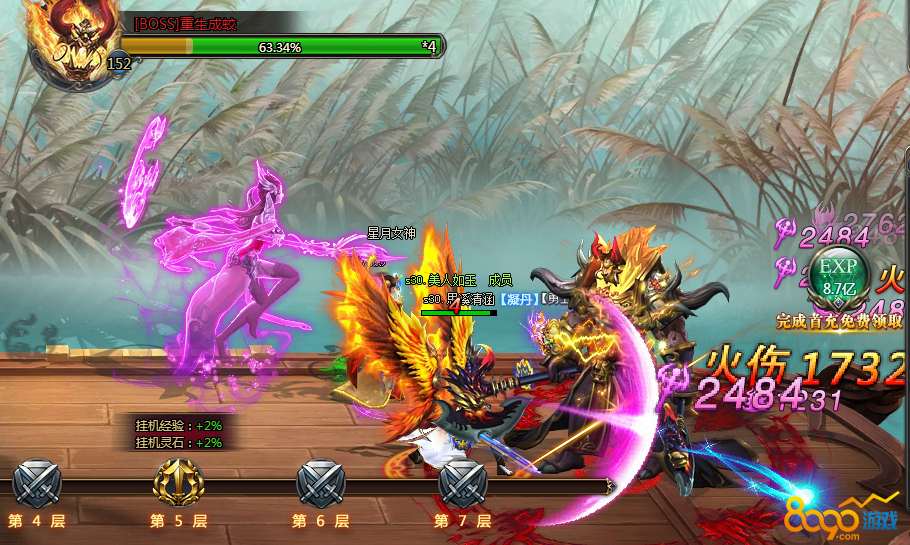Pick the floor 7 crossed-swords icon
The width and height of the screenshot is (910, 545).
point(463,484)
